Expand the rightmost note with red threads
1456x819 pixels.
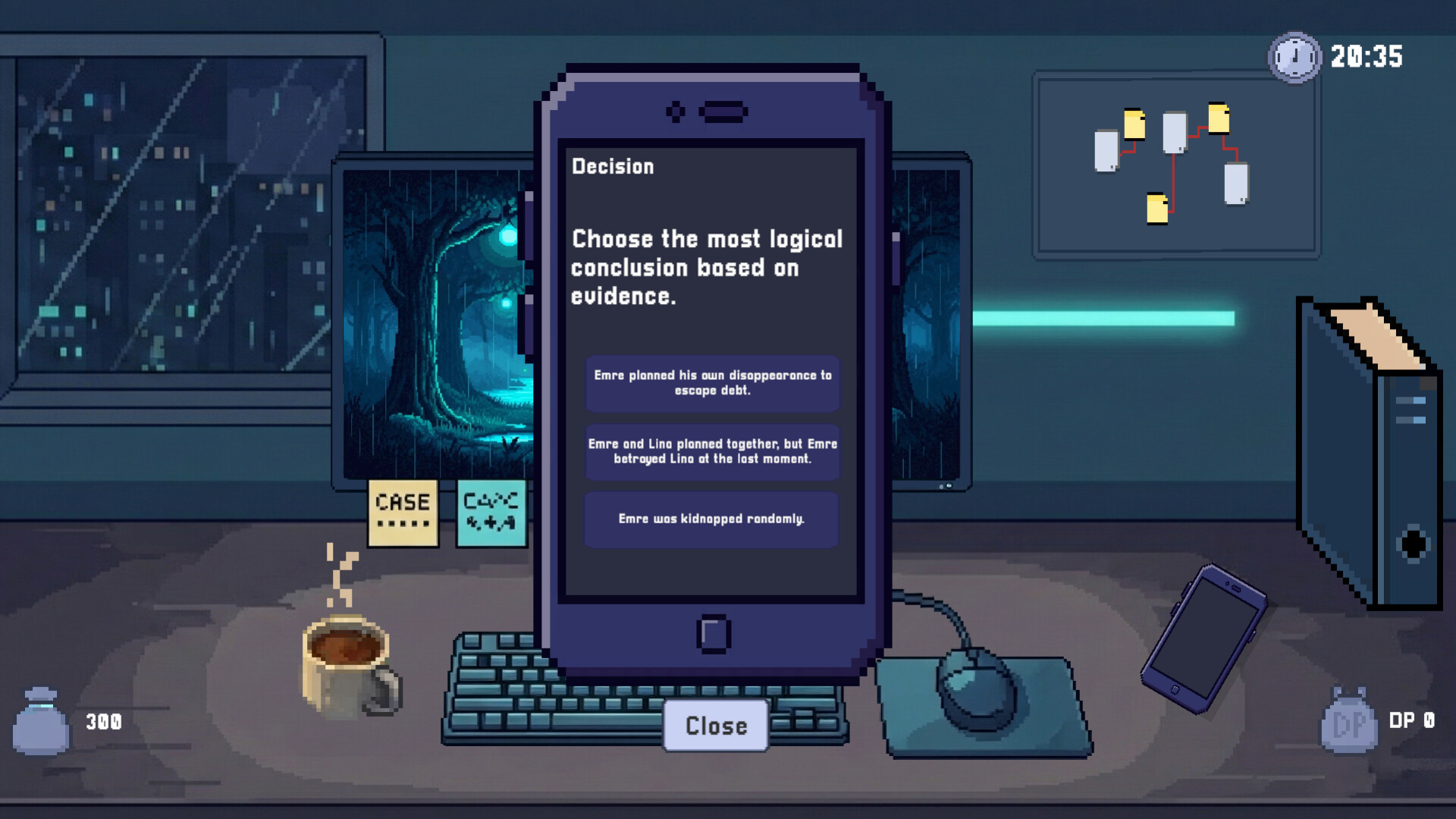click(x=1236, y=184)
